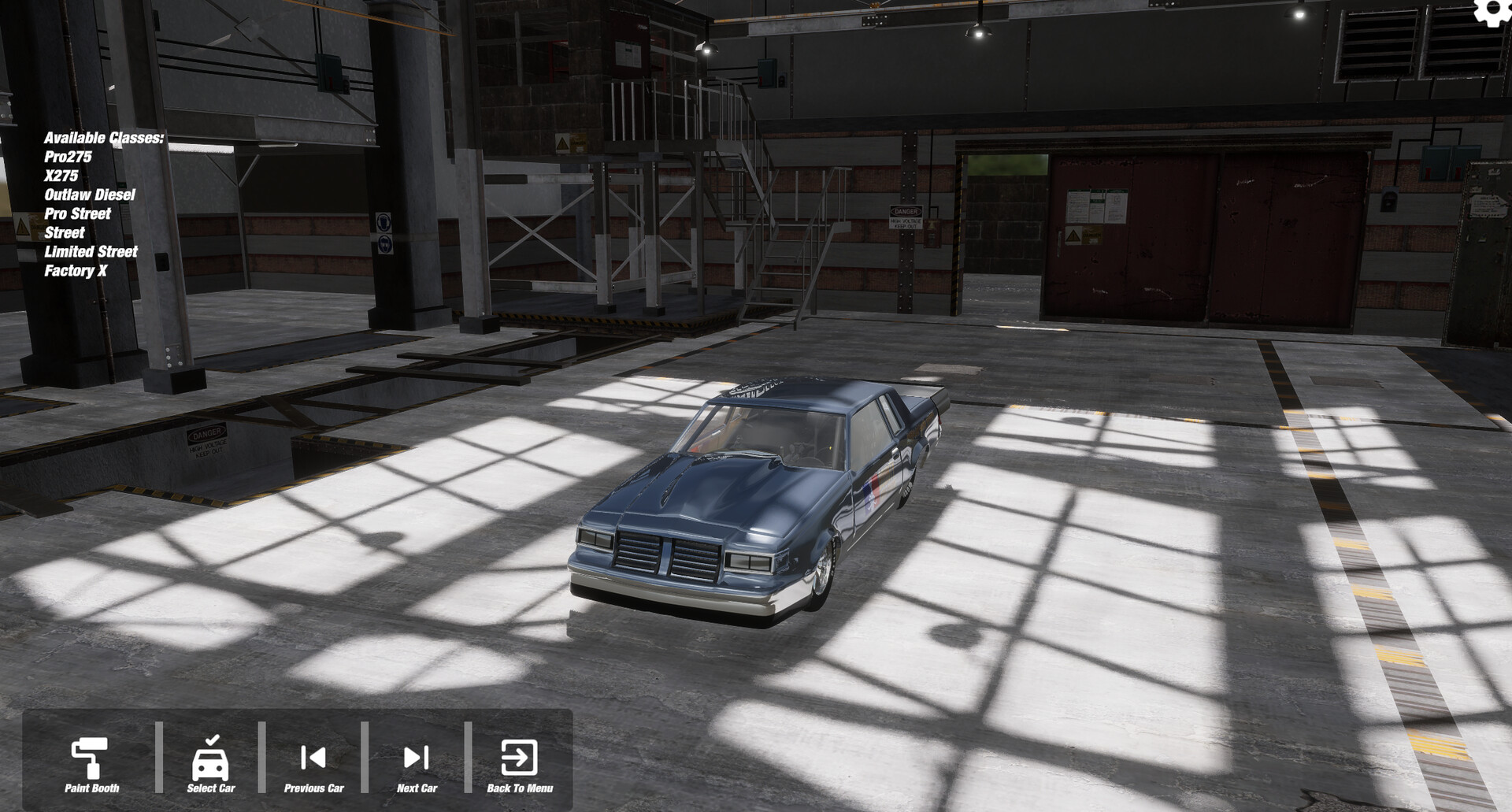
Task: Click the Paint Booth label text
Action: (x=91, y=788)
